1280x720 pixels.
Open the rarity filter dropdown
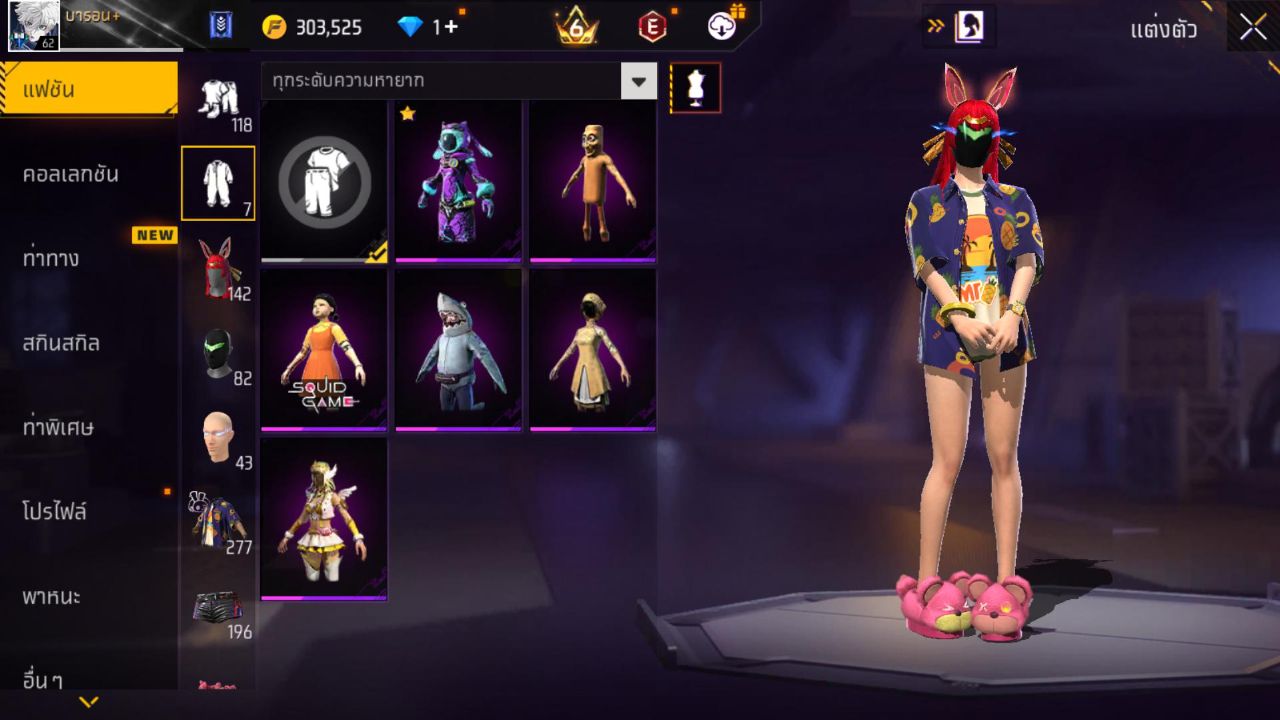[638, 81]
